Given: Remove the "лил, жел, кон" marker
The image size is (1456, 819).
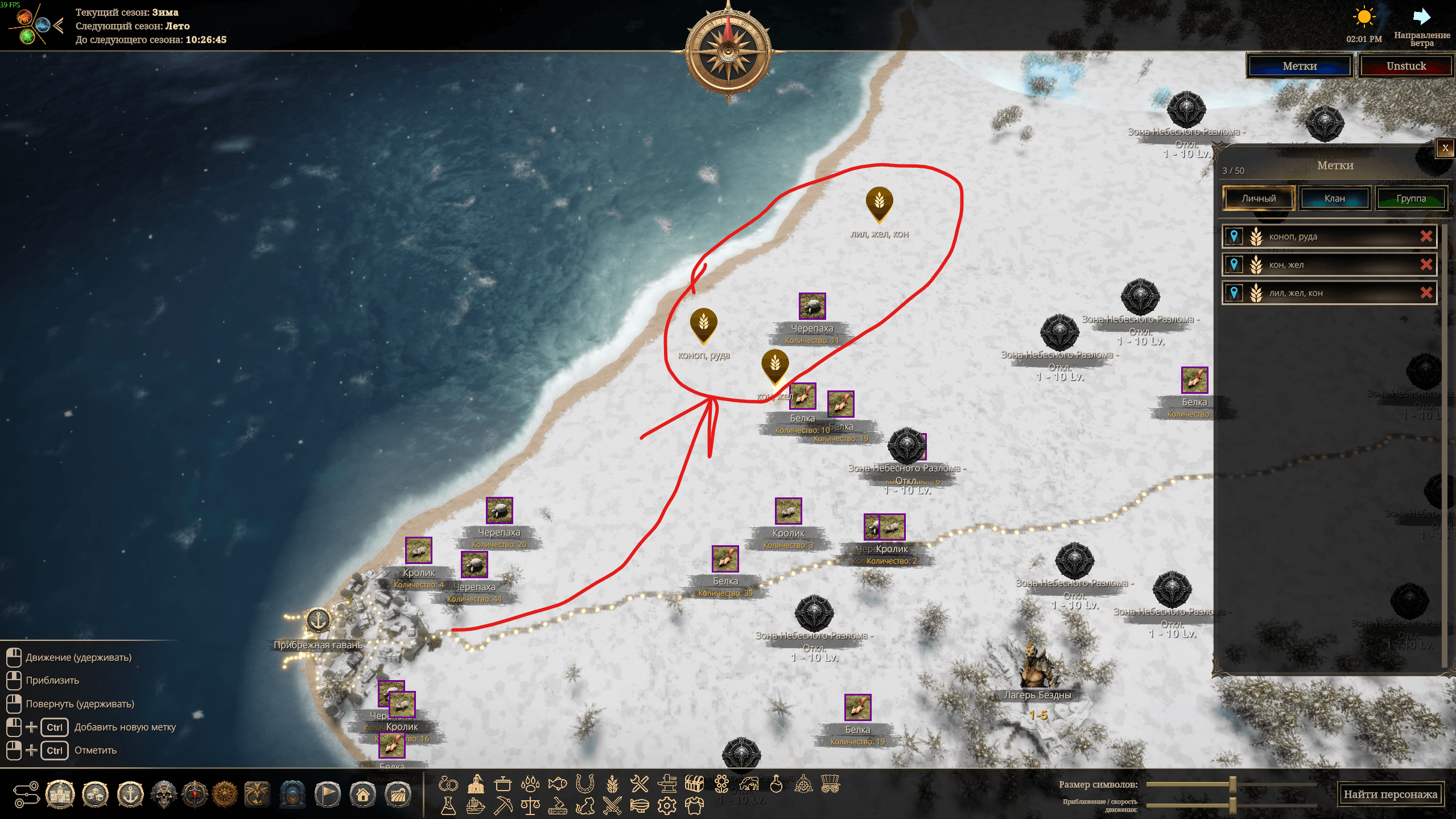Looking at the screenshot, I should point(1425,293).
